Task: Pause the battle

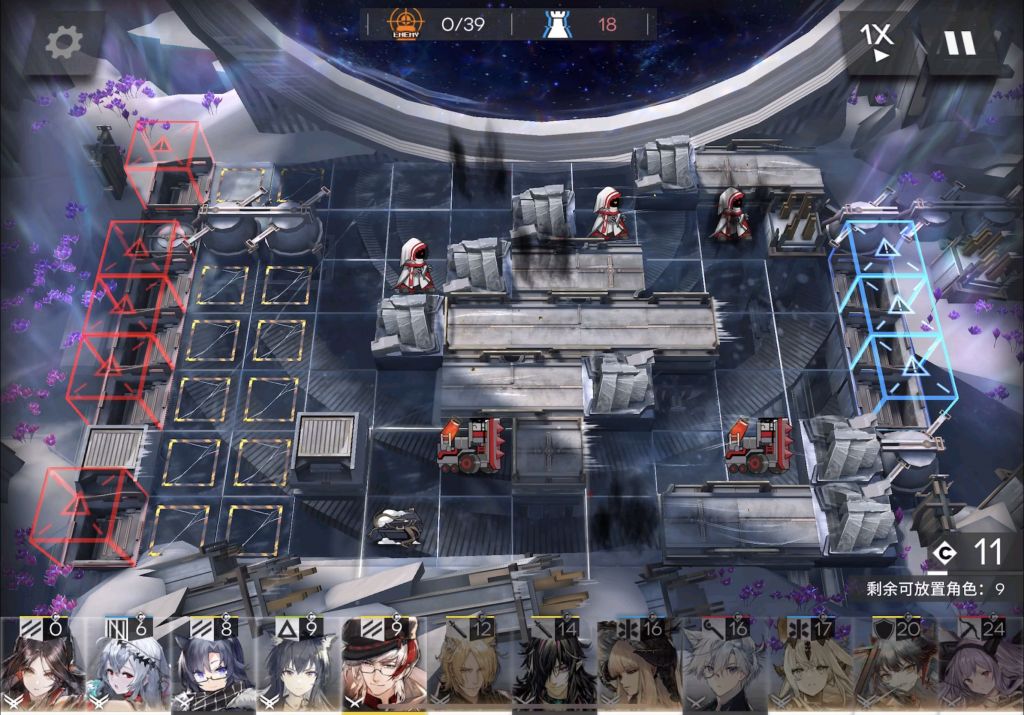Action: 959,43
